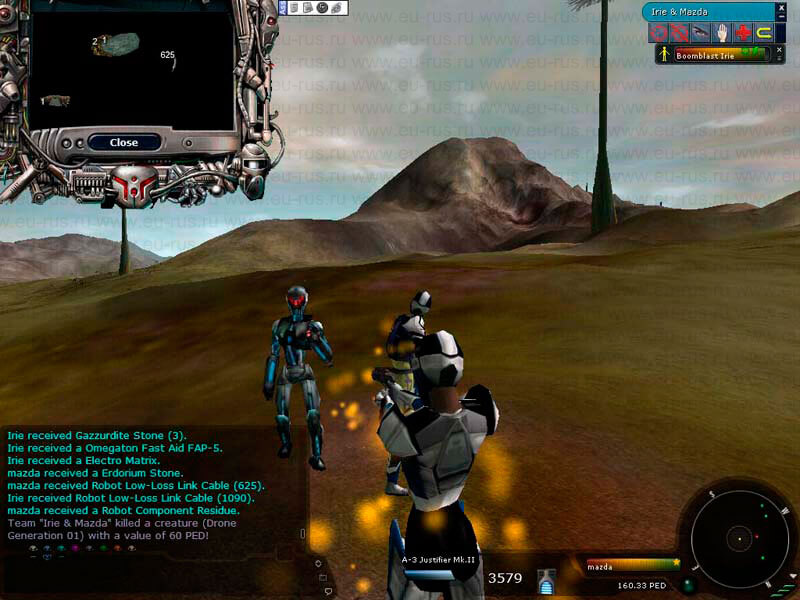Click the red circular target team icon

coord(658,32)
